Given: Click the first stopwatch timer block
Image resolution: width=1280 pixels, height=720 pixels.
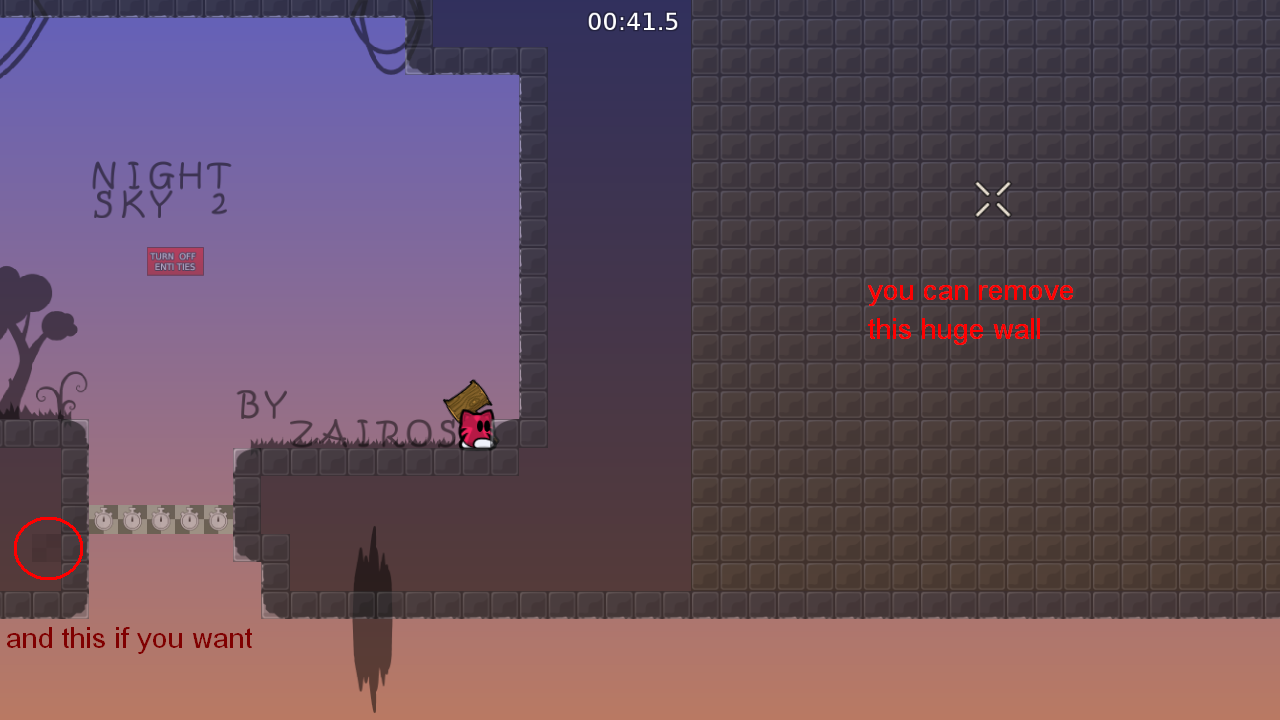Looking at the screenshot, I should pyautogui.click(x=103, y=520).
